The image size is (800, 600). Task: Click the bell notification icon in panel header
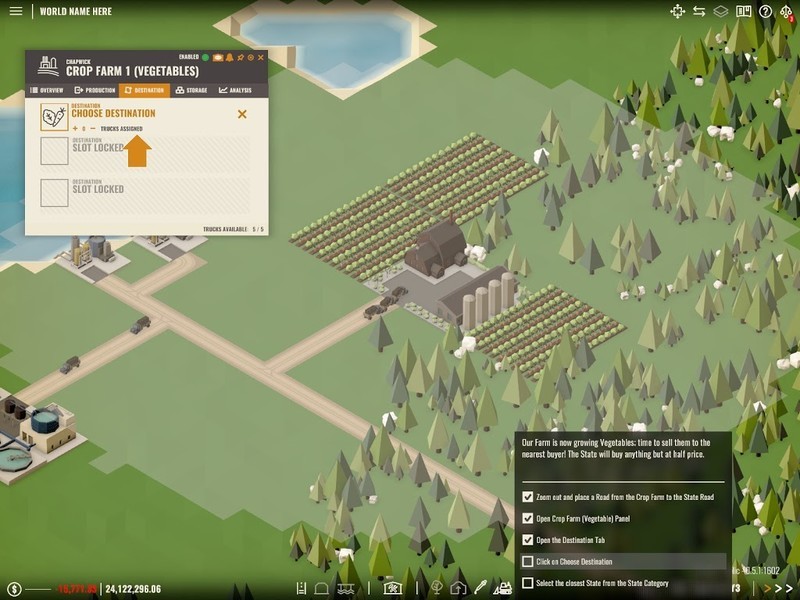(229, 58)
